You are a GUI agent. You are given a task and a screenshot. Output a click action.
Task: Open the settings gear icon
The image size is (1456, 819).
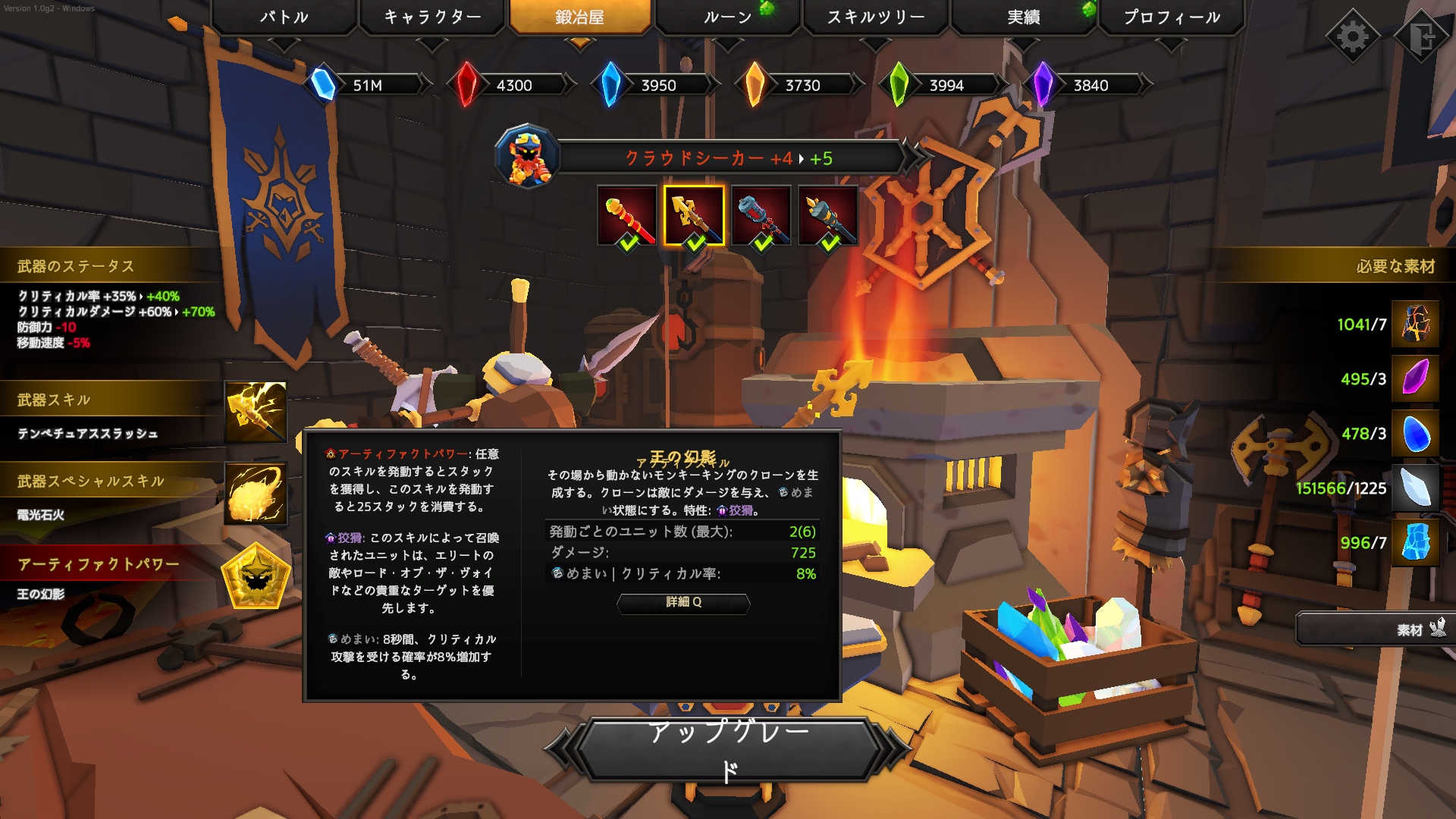1352,35
